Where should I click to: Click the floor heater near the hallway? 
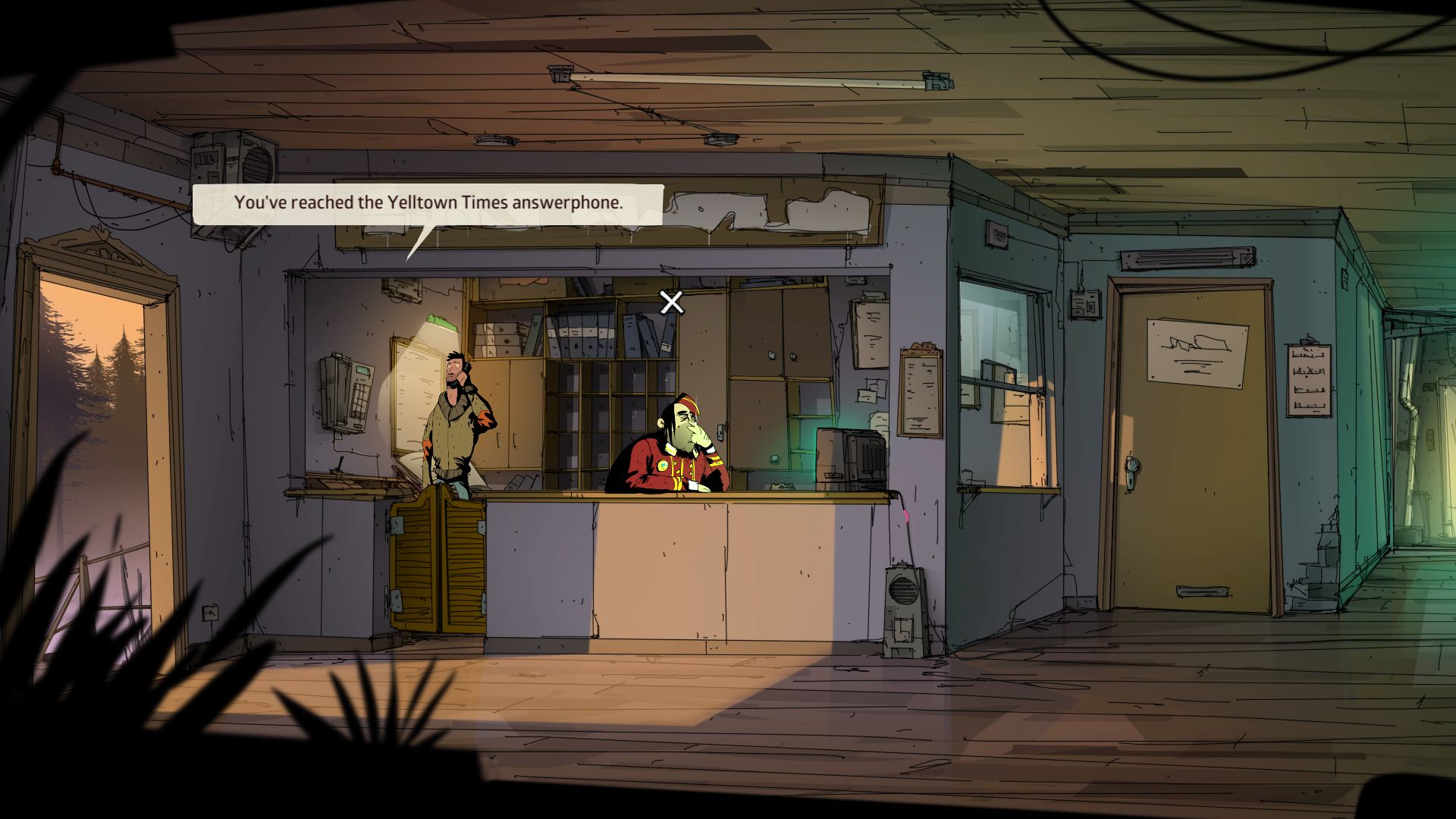(x=902, y=607)
